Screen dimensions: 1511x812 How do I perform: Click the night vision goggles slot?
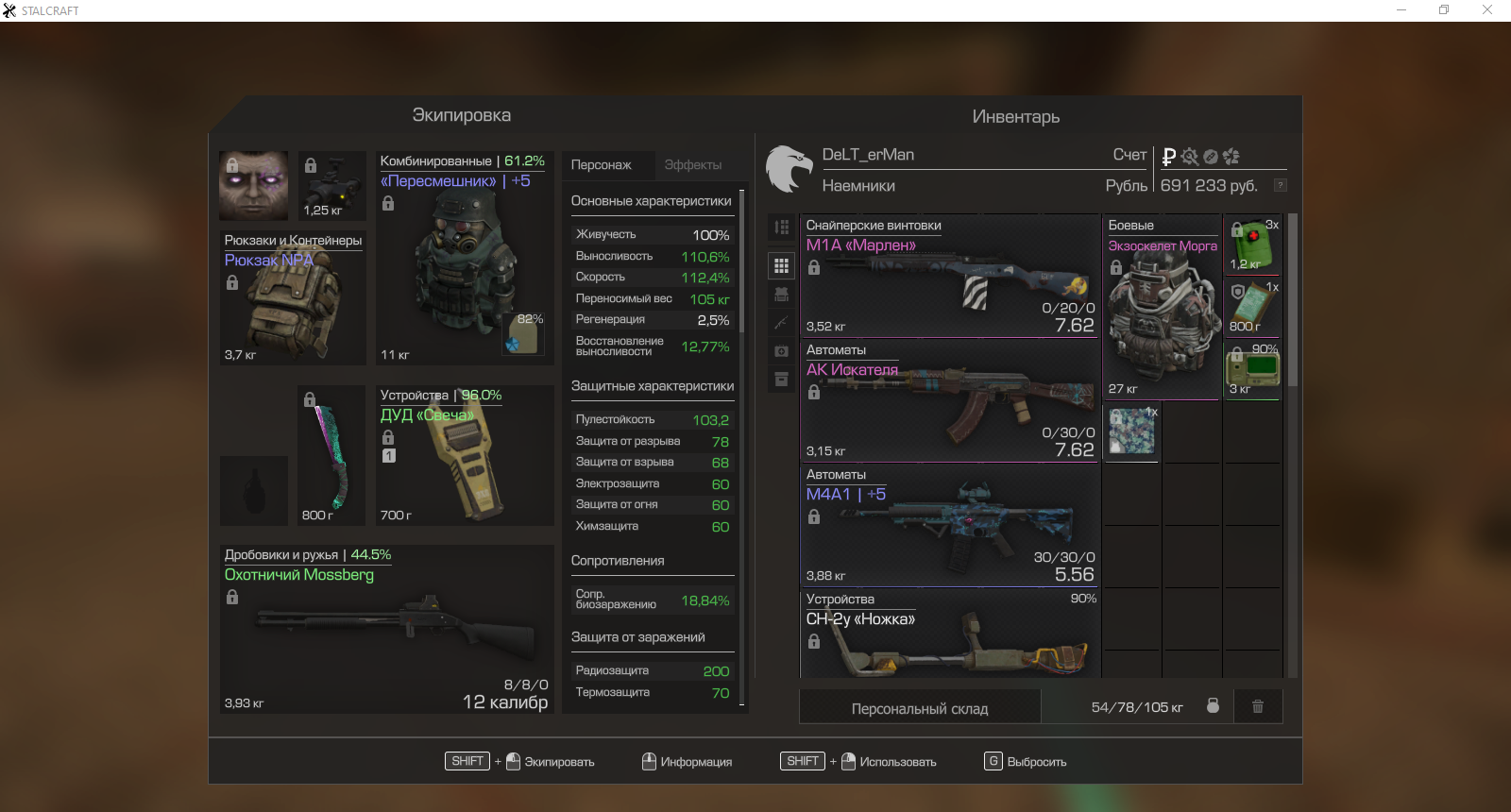(332, 185)
